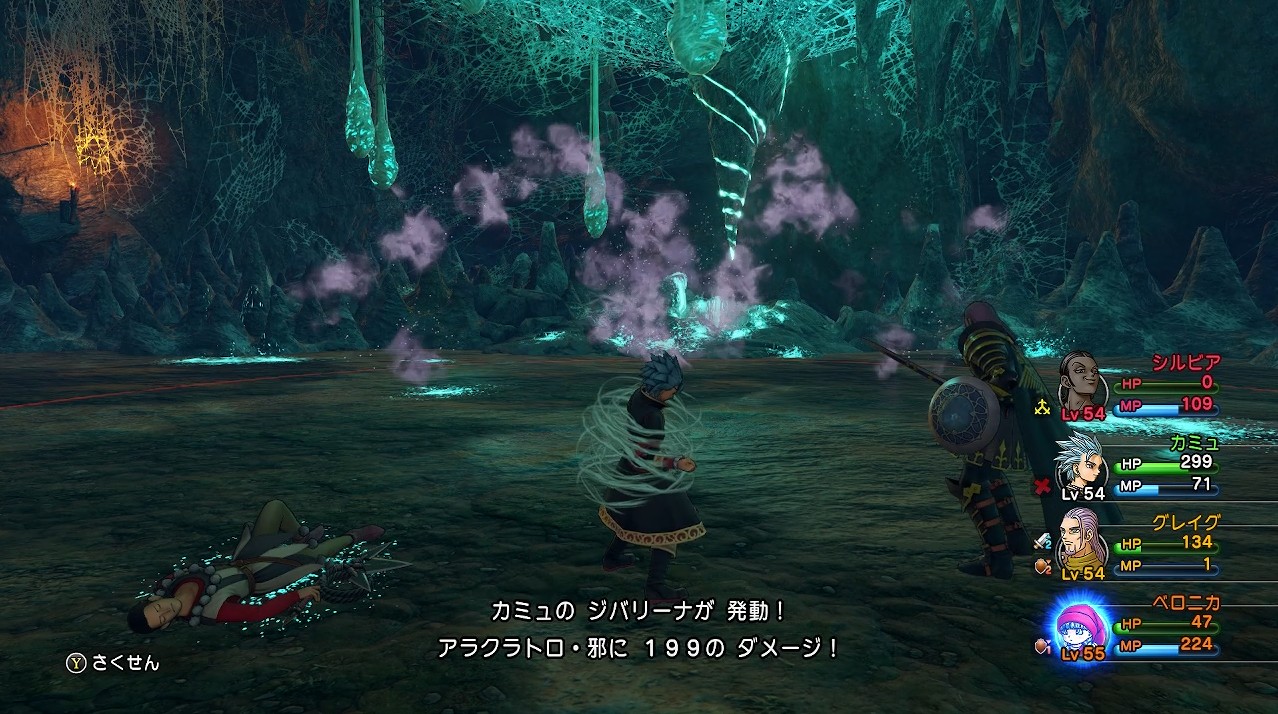Pick Hendrik's (グレイグ) party portrait
This screenshot has width=1278, height=714.
coord(1082,541)
